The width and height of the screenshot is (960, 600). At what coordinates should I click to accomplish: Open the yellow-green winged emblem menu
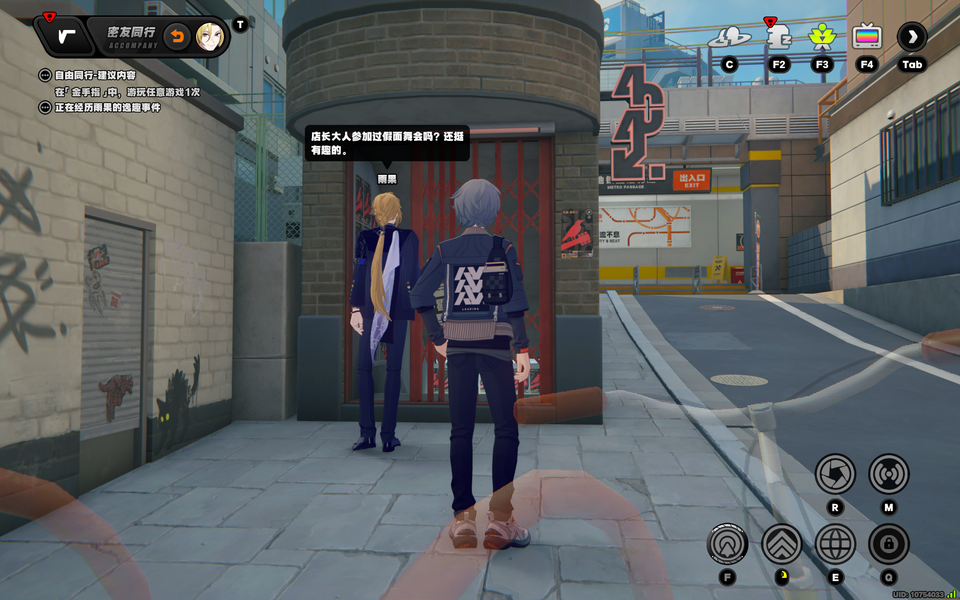pyautogui.click(x=822, y=38)
